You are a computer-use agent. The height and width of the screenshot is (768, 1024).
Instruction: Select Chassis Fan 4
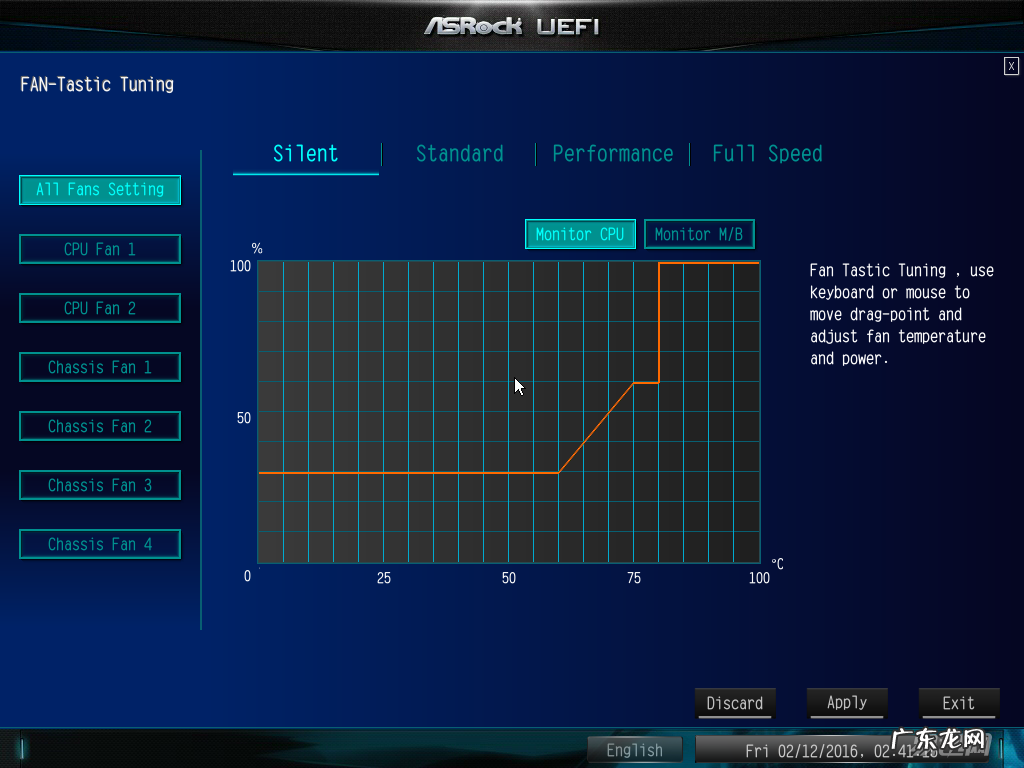pyautogui.click(x=100, y=544)
